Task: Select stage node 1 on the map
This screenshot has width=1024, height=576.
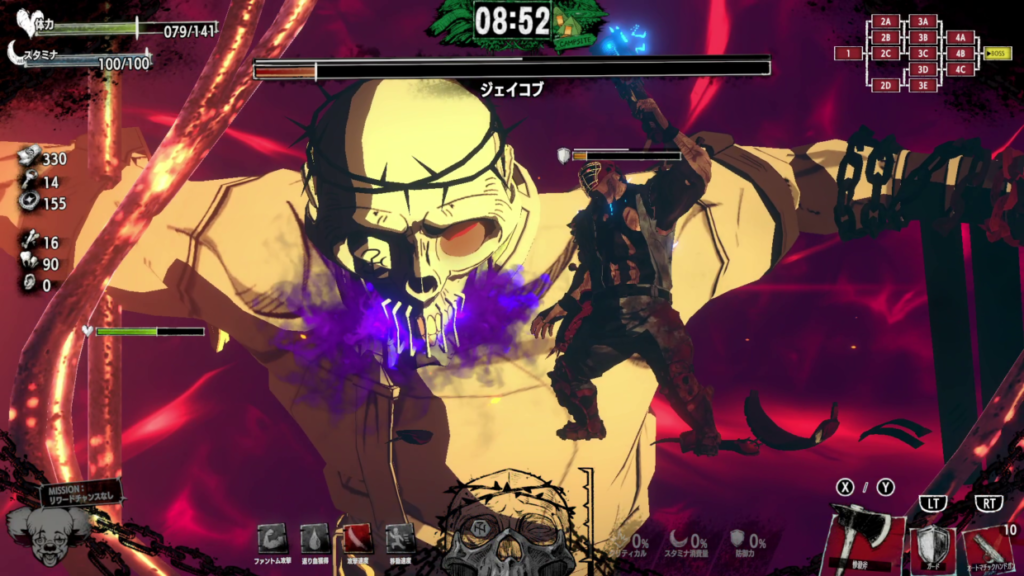Action: [848, 53]
